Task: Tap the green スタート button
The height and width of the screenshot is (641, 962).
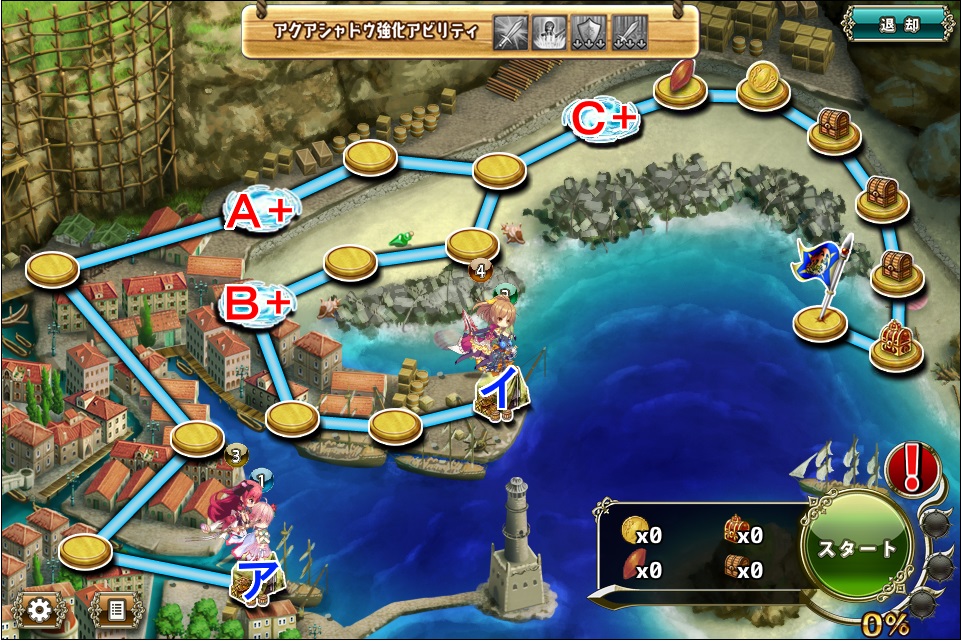Action: [857, 548]
